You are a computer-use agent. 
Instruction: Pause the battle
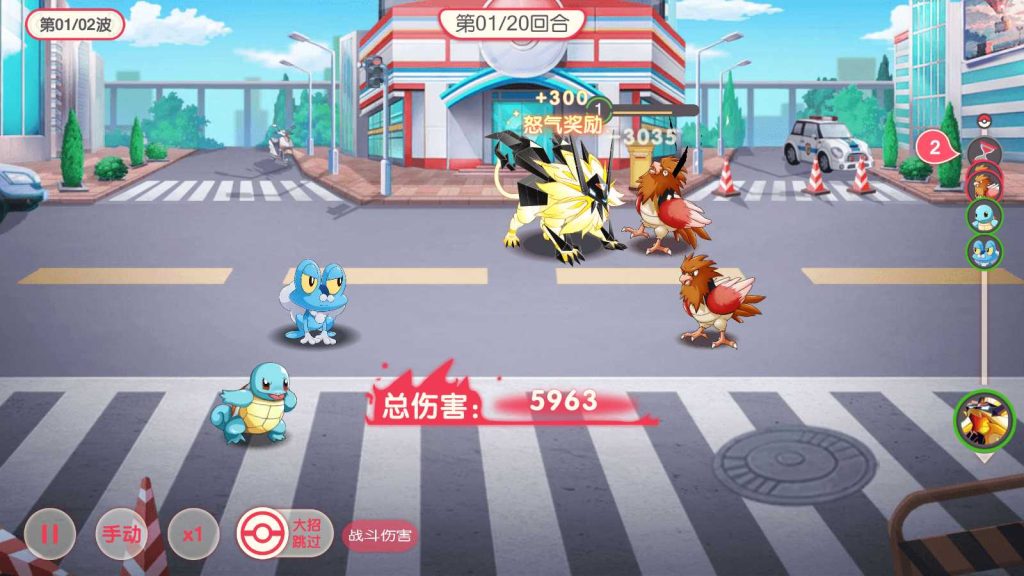pyautogui.click(x=49, y=534)
